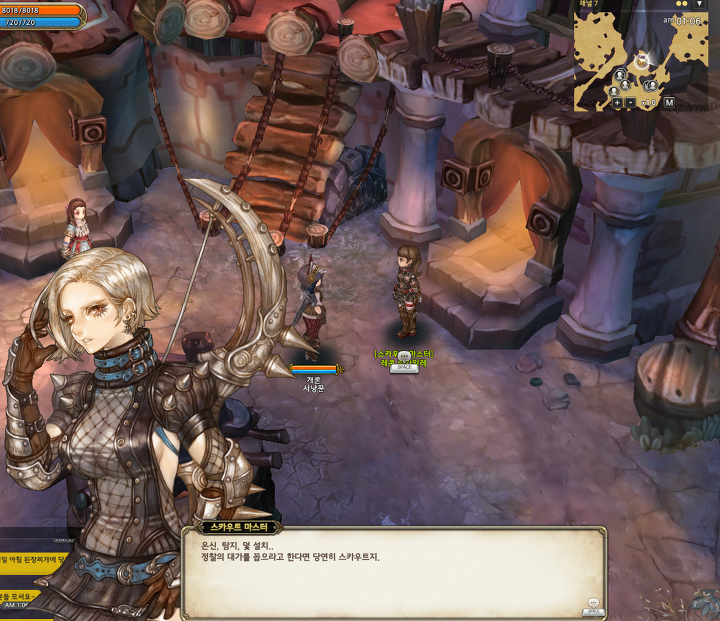Open the full map with the M button
Viewport: 720px width, 621px height.
click(669, 103)
